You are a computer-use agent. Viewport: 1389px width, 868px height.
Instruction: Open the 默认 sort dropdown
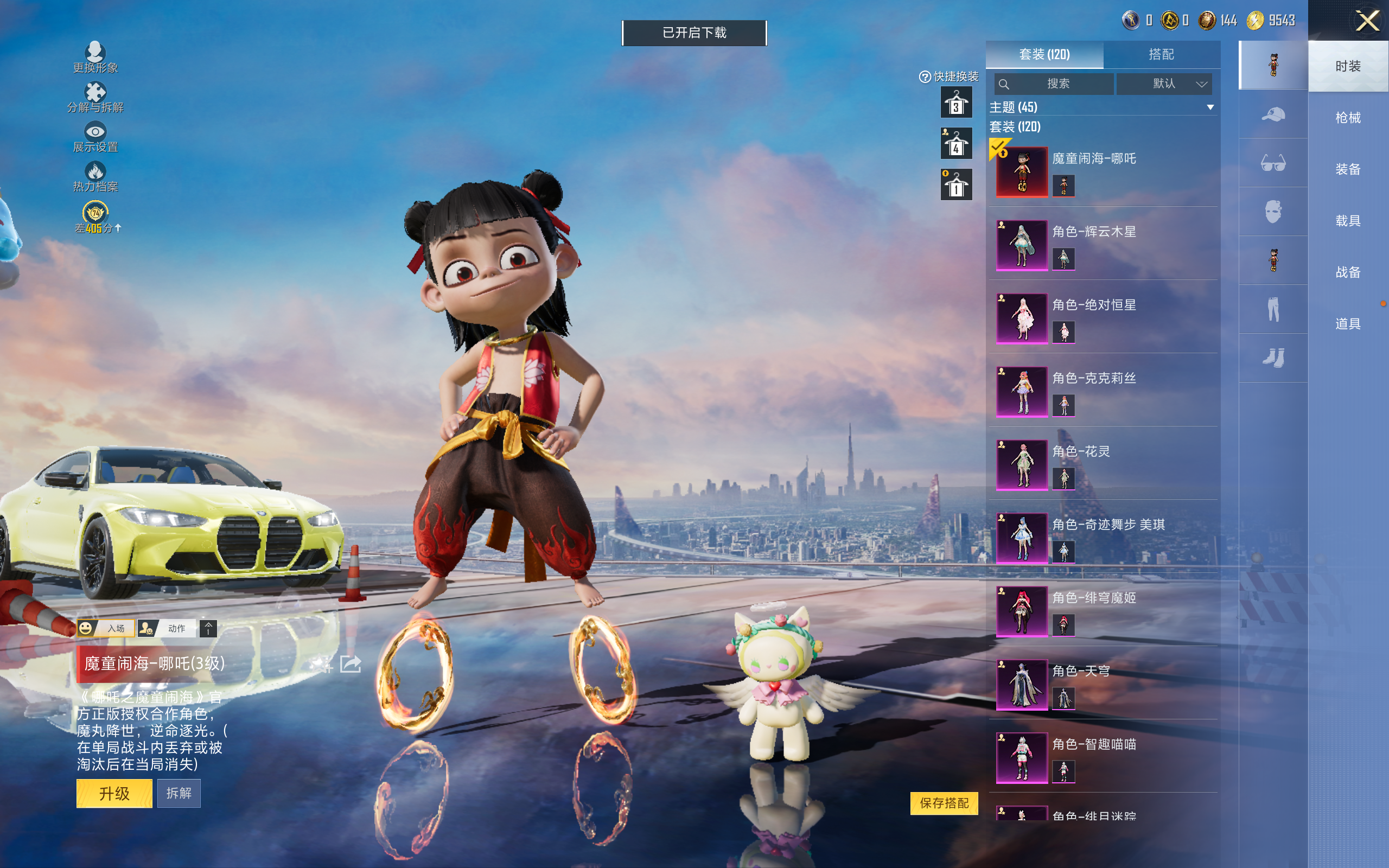click(1164, 84)
